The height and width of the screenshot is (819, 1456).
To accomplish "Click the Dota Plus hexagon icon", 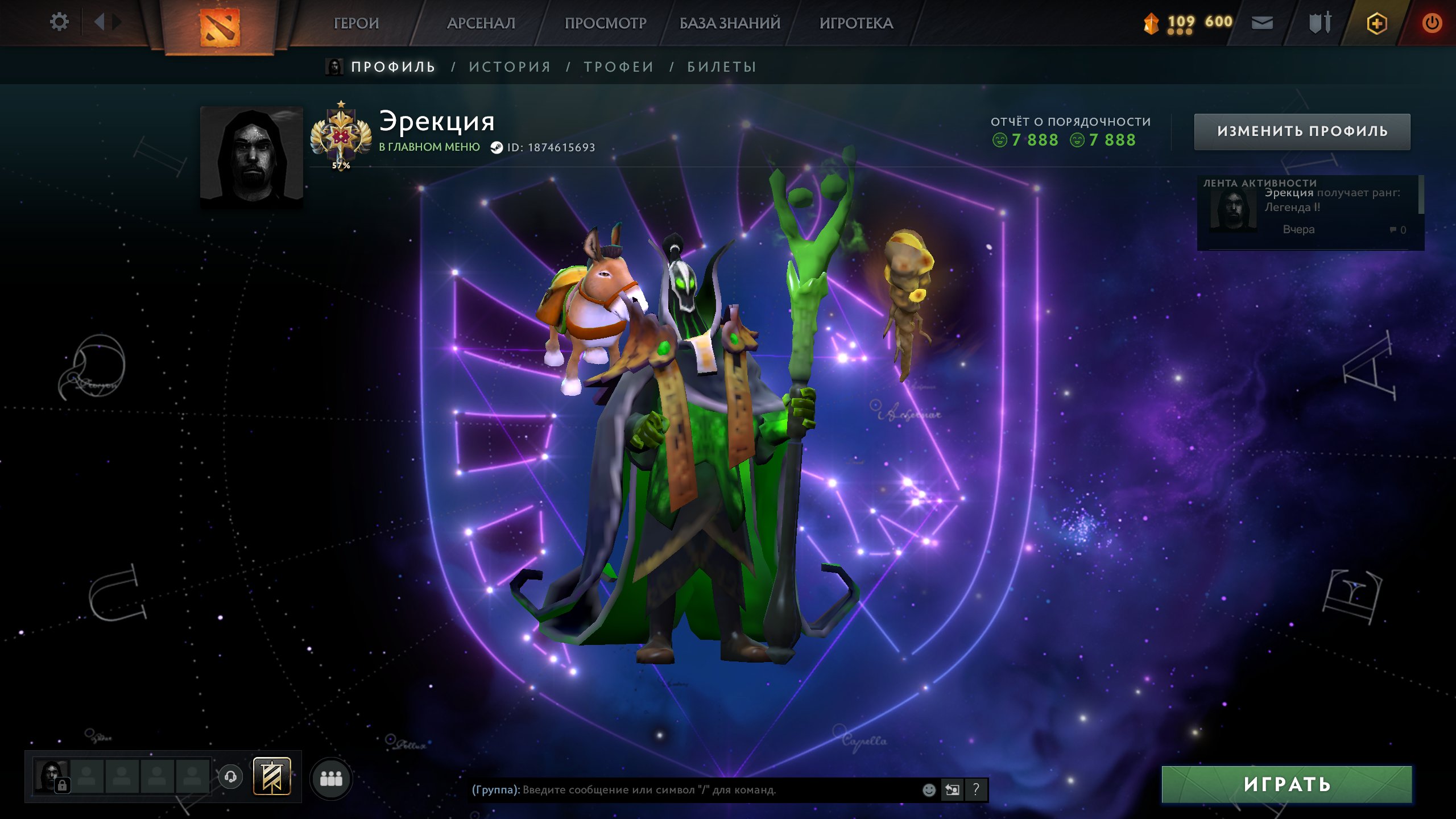I will click(1378, 23).
